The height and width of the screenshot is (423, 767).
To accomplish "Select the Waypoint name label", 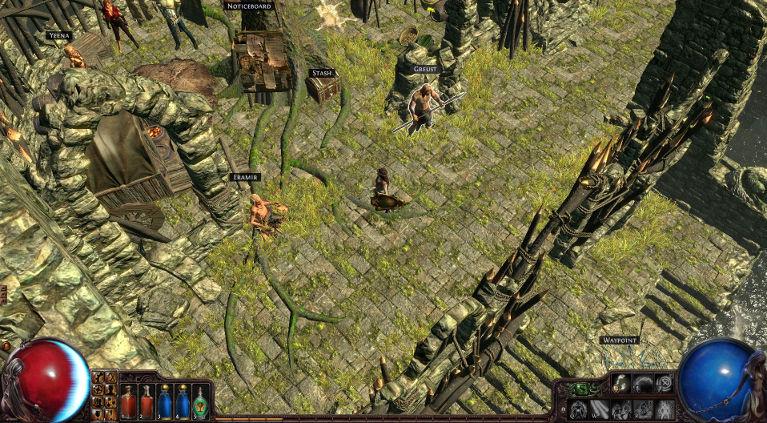I will (x=619, y=340).
